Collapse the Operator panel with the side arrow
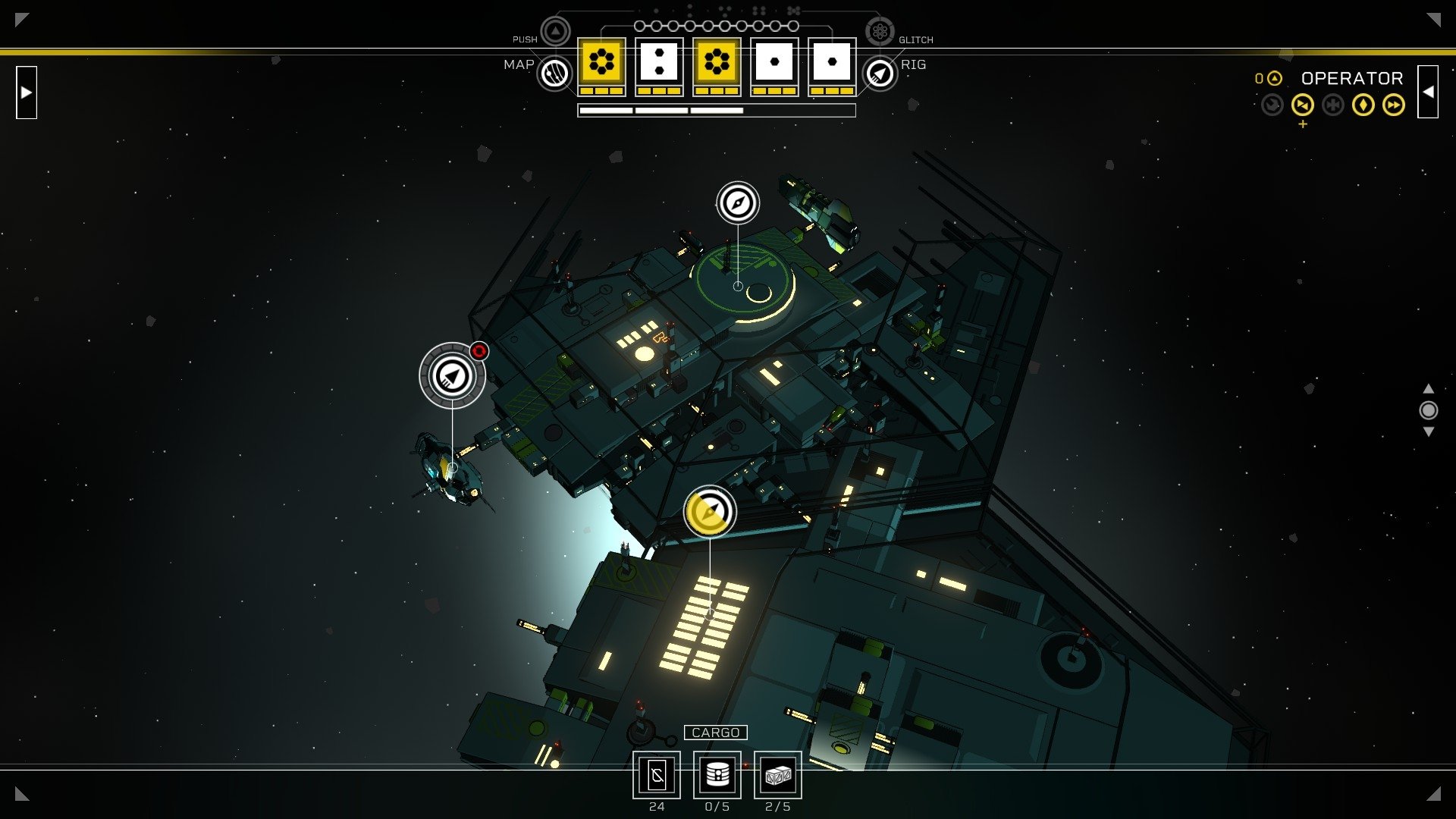 1429,91
